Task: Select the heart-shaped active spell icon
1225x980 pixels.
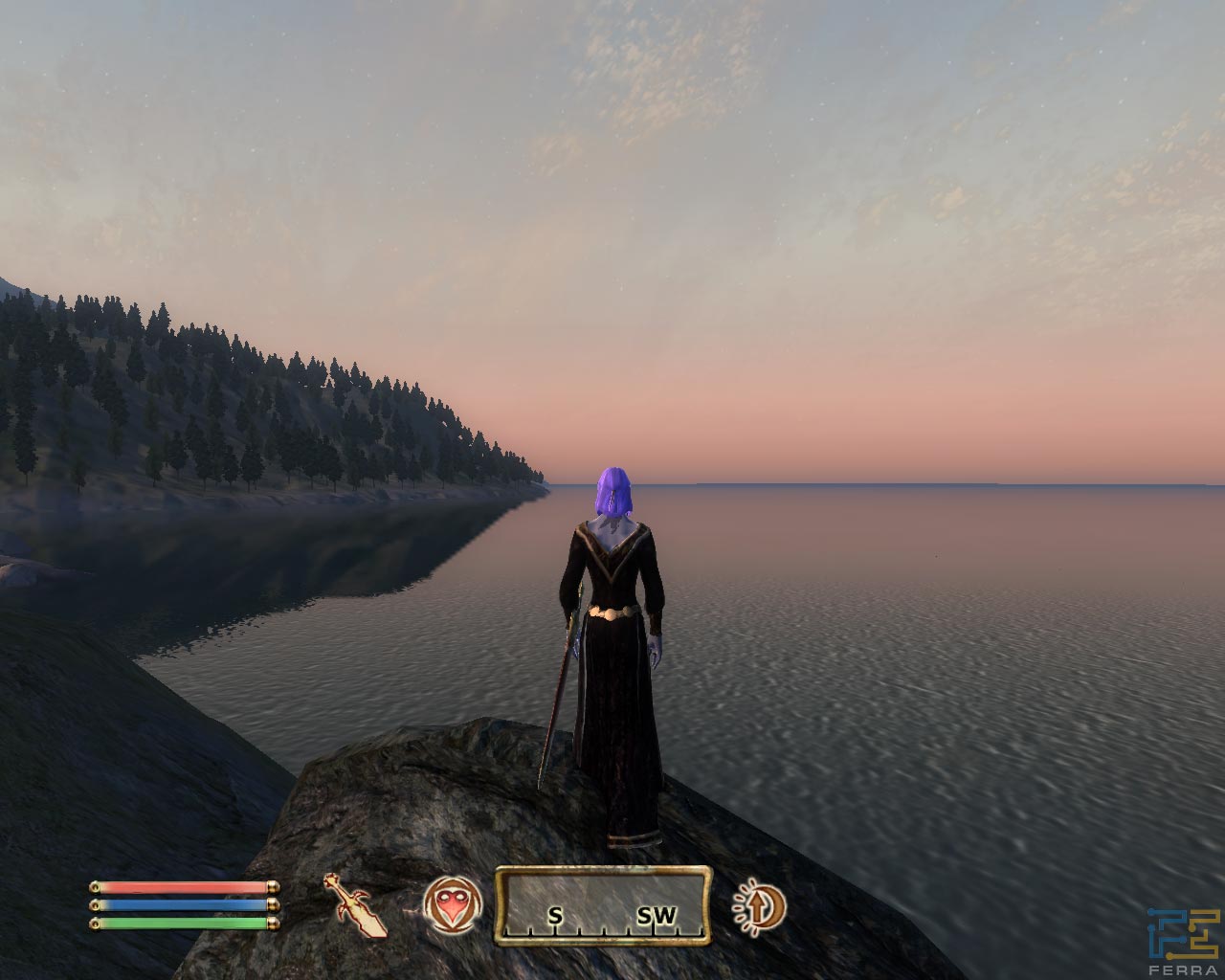Action: (450, 904)
